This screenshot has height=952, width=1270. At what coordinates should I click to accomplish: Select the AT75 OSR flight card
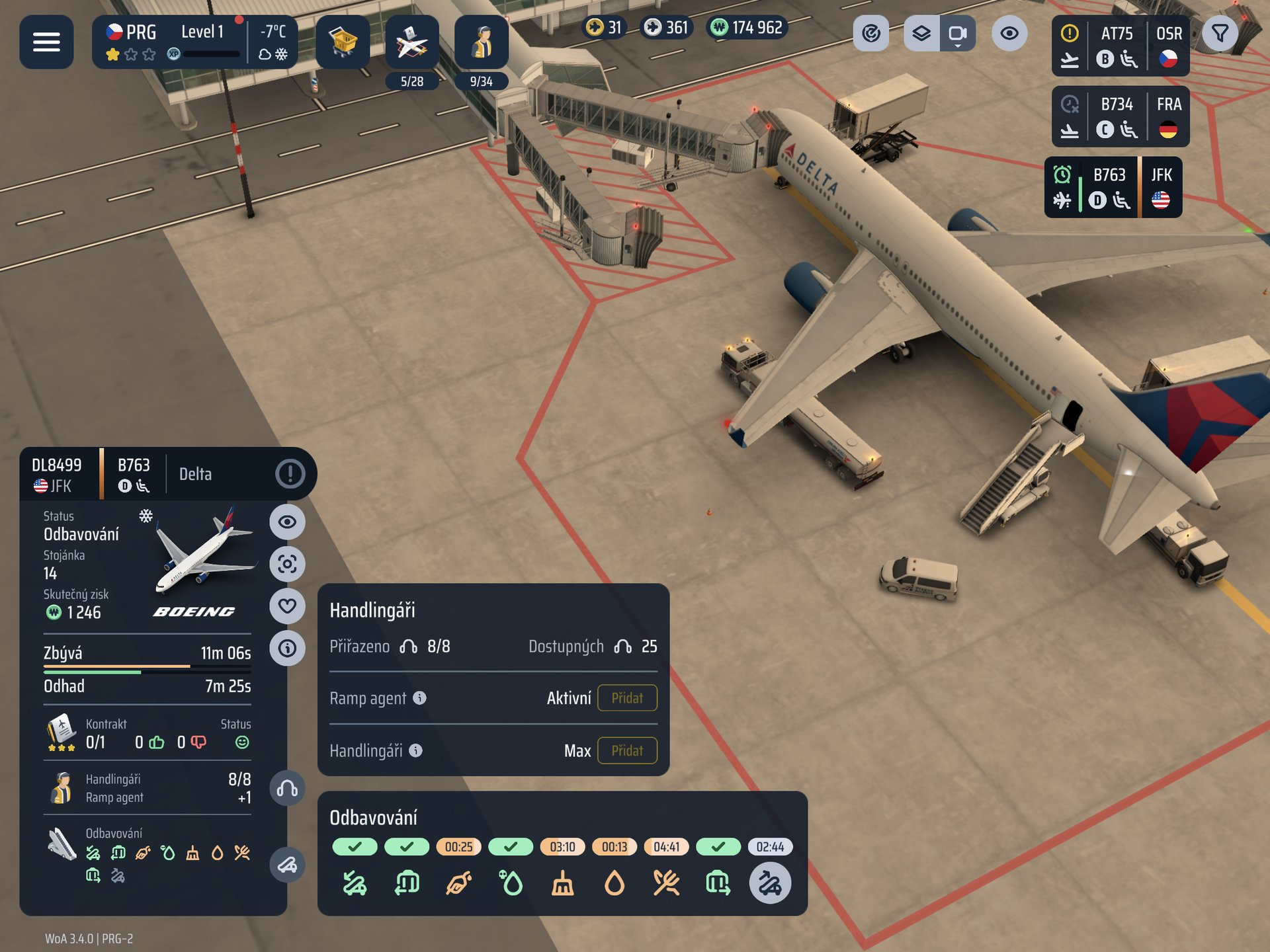point(1120,46)
